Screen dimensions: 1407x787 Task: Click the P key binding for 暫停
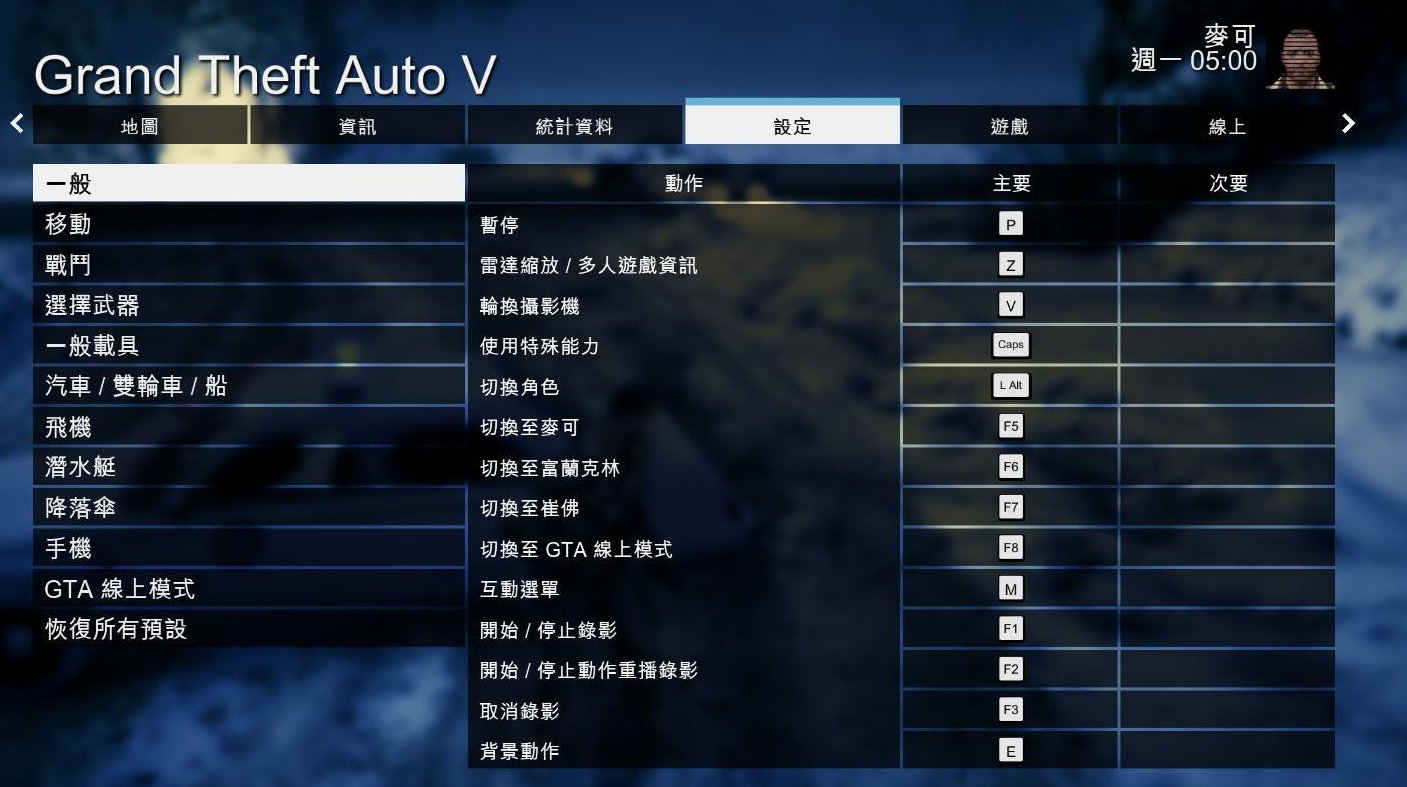[1010, 223]
